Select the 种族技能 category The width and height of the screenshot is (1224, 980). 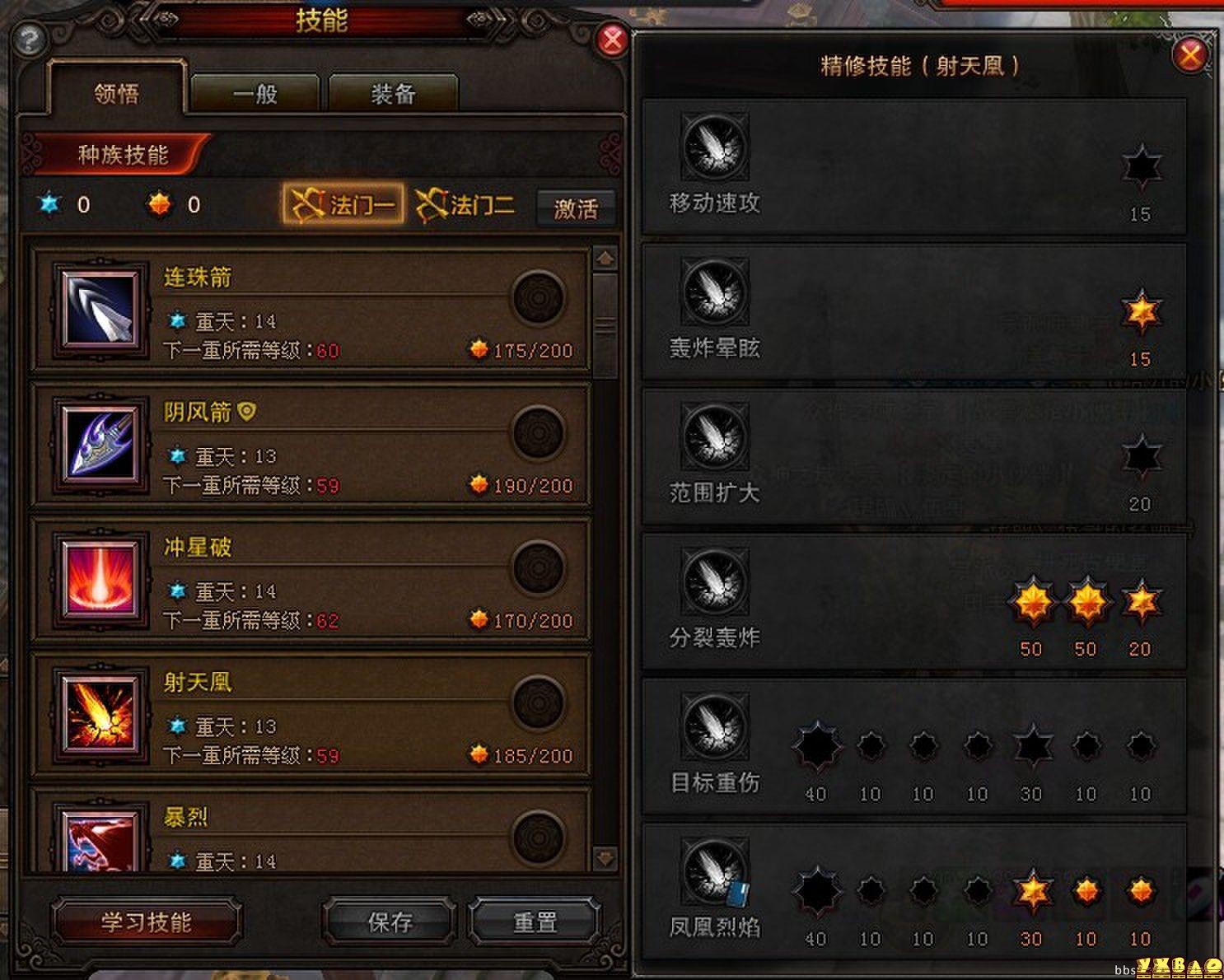[122, 155]
